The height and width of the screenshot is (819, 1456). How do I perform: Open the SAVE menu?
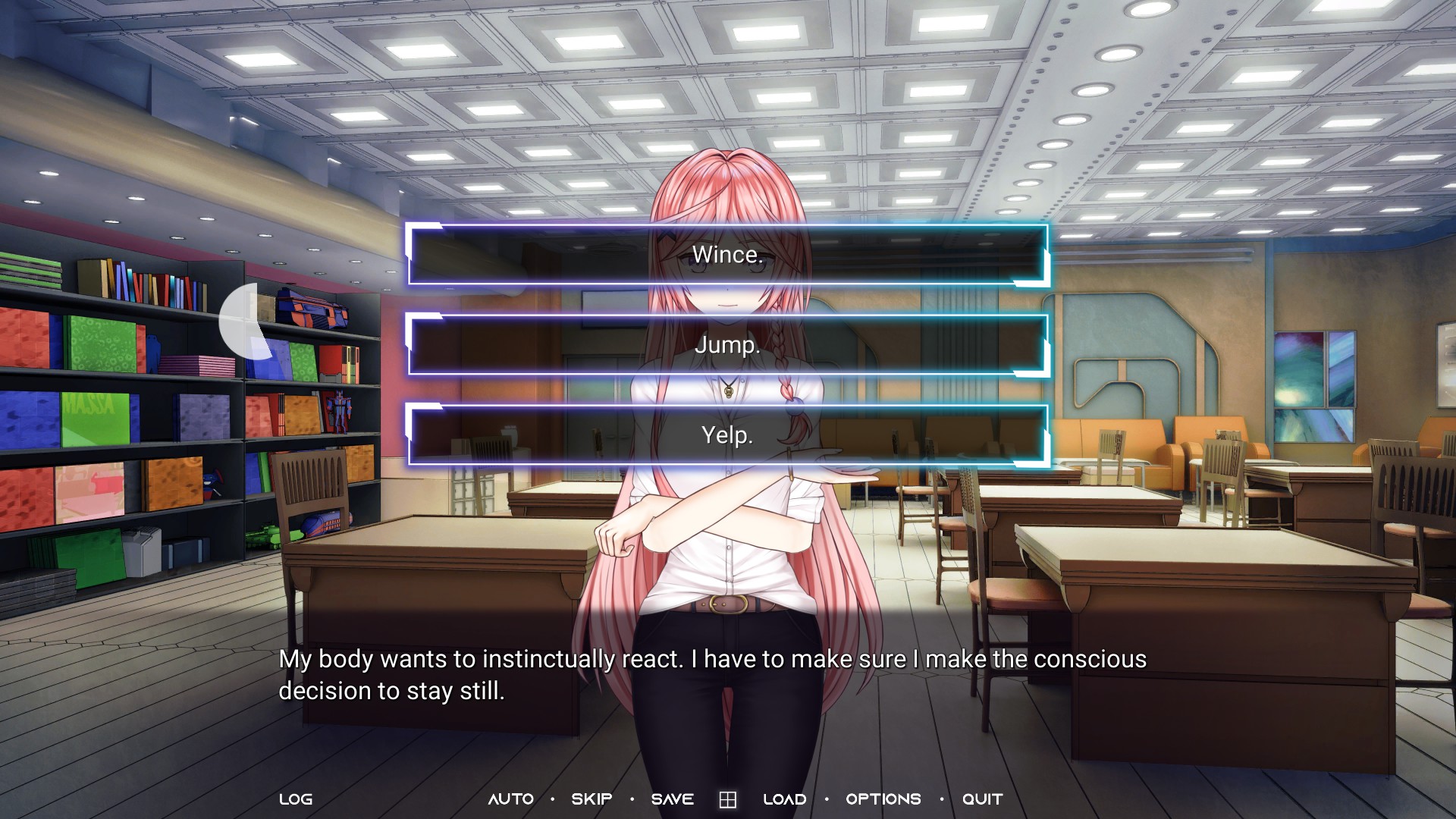[673, 799]
